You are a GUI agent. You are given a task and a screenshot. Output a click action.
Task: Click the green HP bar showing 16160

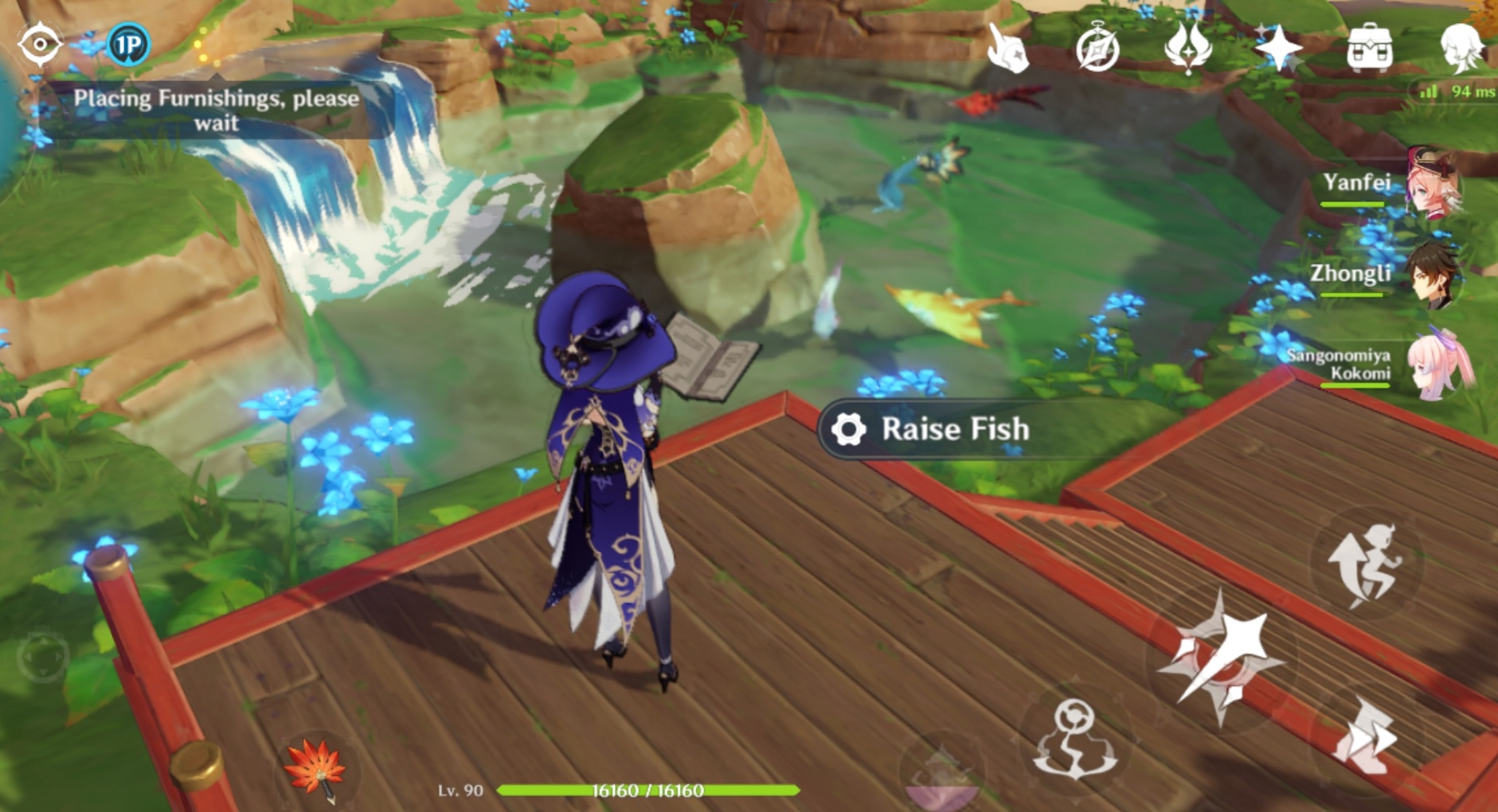point(647,791)
